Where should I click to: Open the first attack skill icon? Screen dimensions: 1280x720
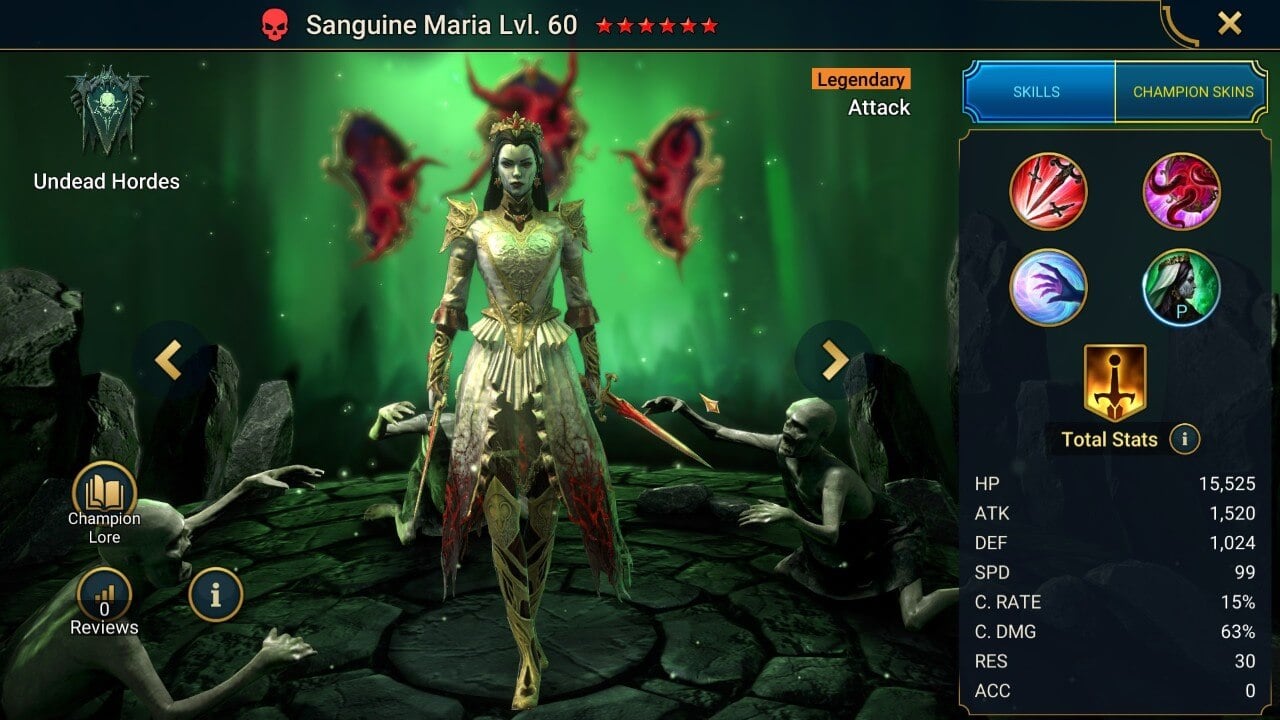click(x=1048, y=191)
